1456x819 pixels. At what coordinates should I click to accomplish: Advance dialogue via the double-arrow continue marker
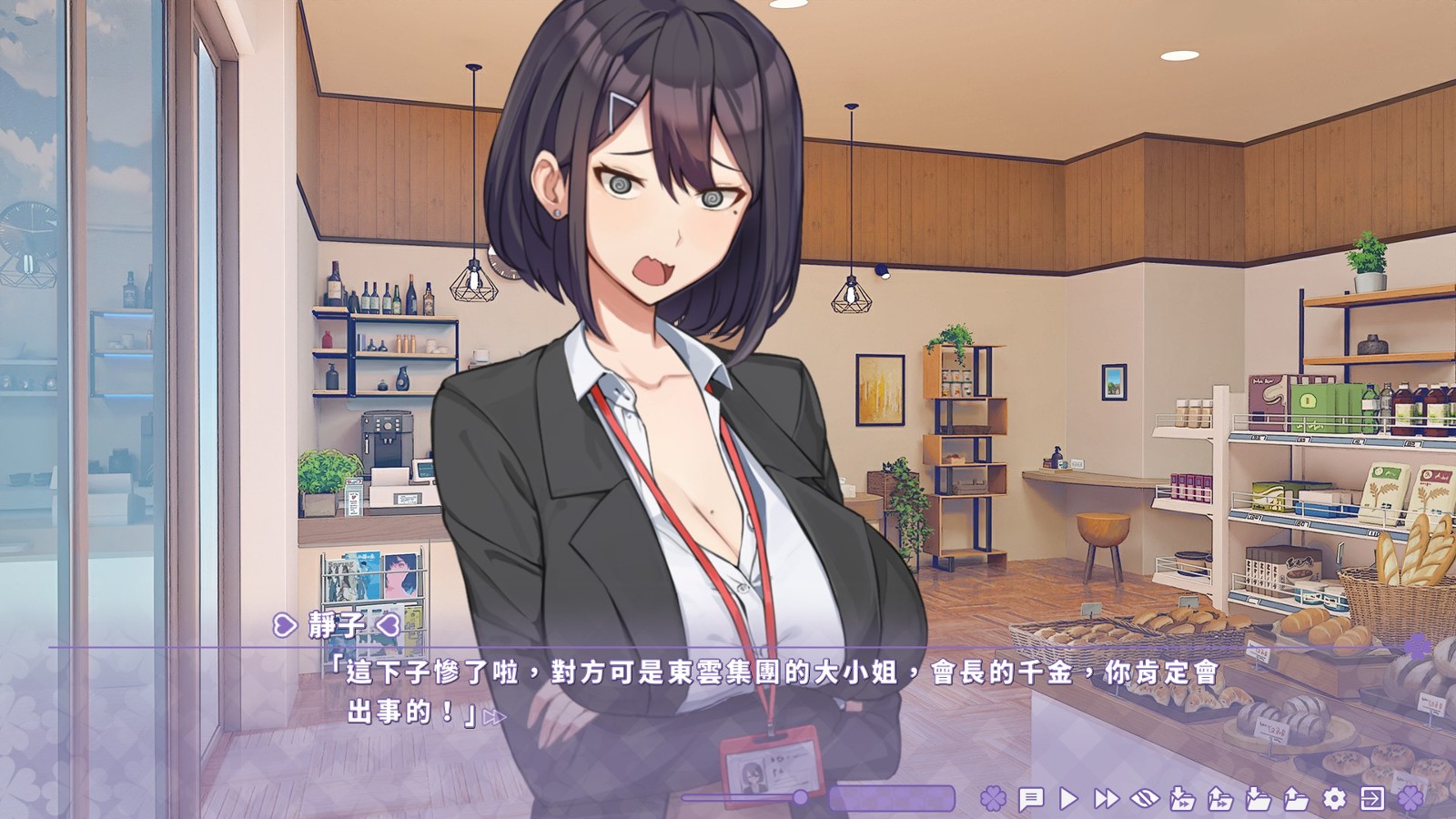[x=494, y=717]
